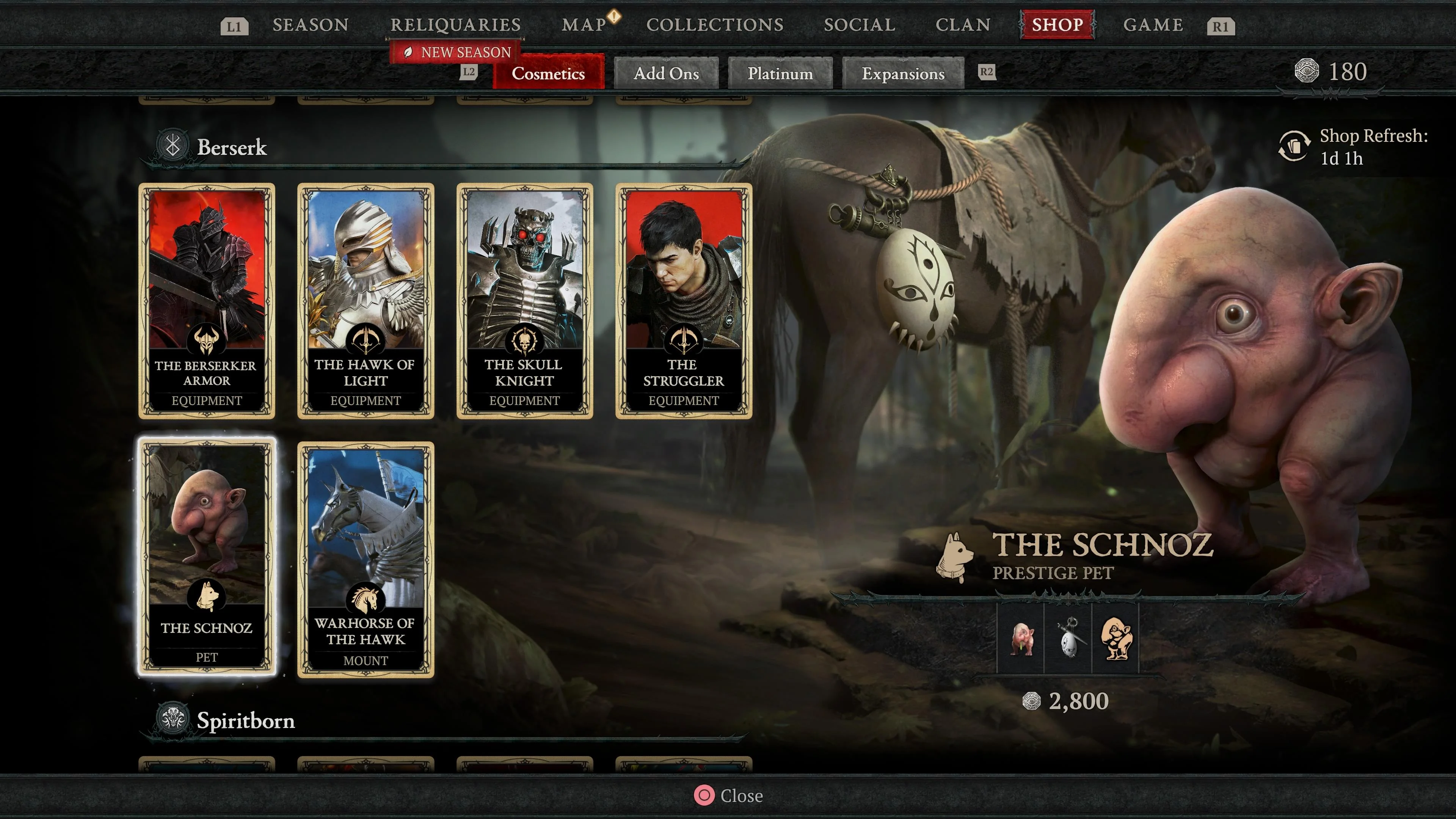Switch to the Reliquaries tab
This screenshot has height=819, width=1456.
point(455,25)
